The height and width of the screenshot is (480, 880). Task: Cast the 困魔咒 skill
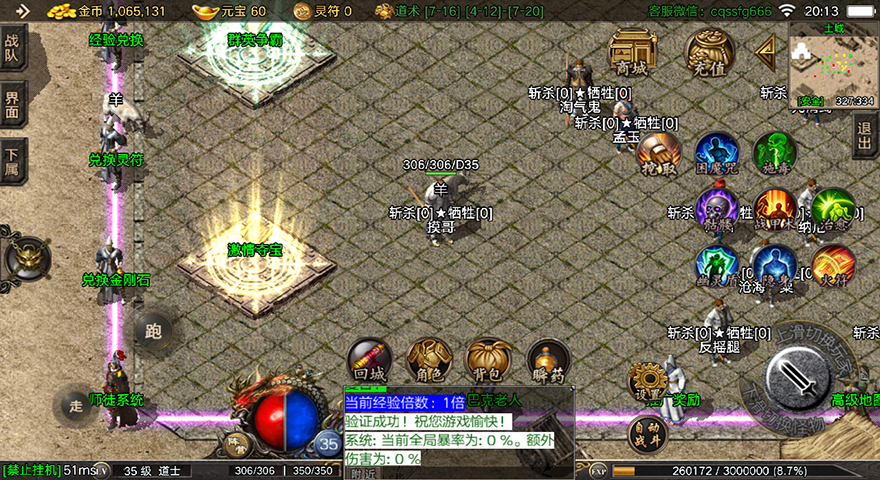(x=716, y=152)
